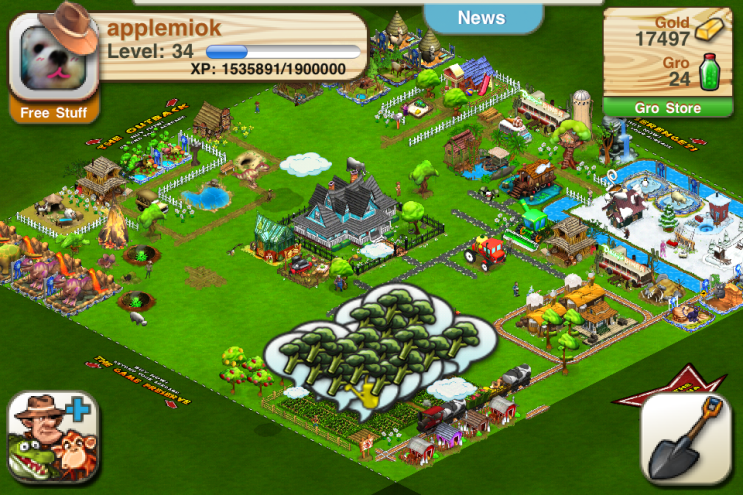Select the shovel tool
This screenshot has width=743, height=495.
(x=688, y=438)
